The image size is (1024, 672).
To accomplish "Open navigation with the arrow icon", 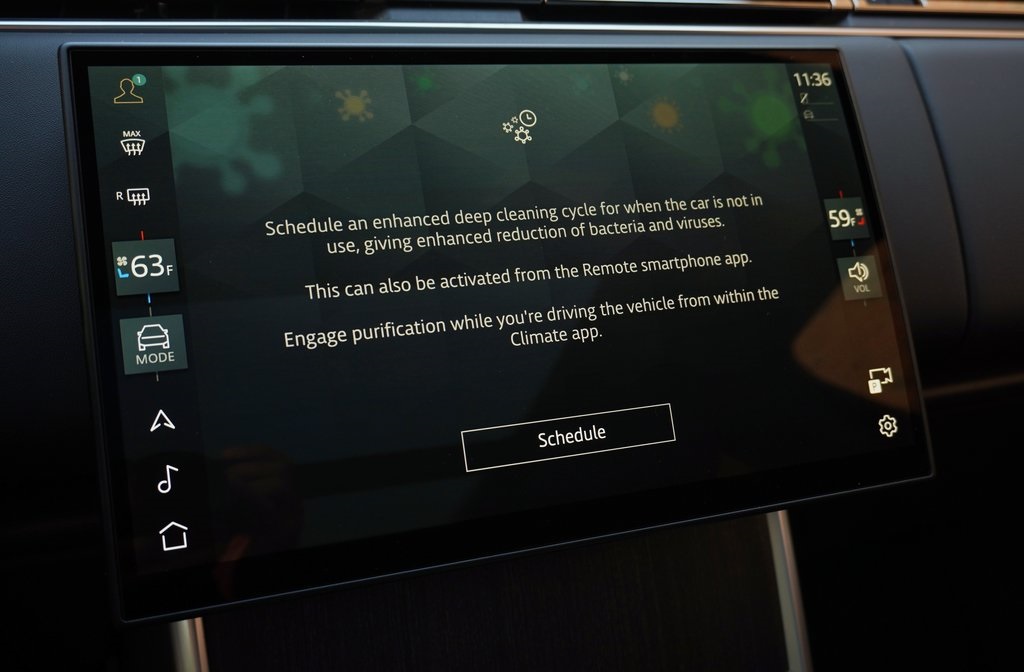I will tap(163, 420).
